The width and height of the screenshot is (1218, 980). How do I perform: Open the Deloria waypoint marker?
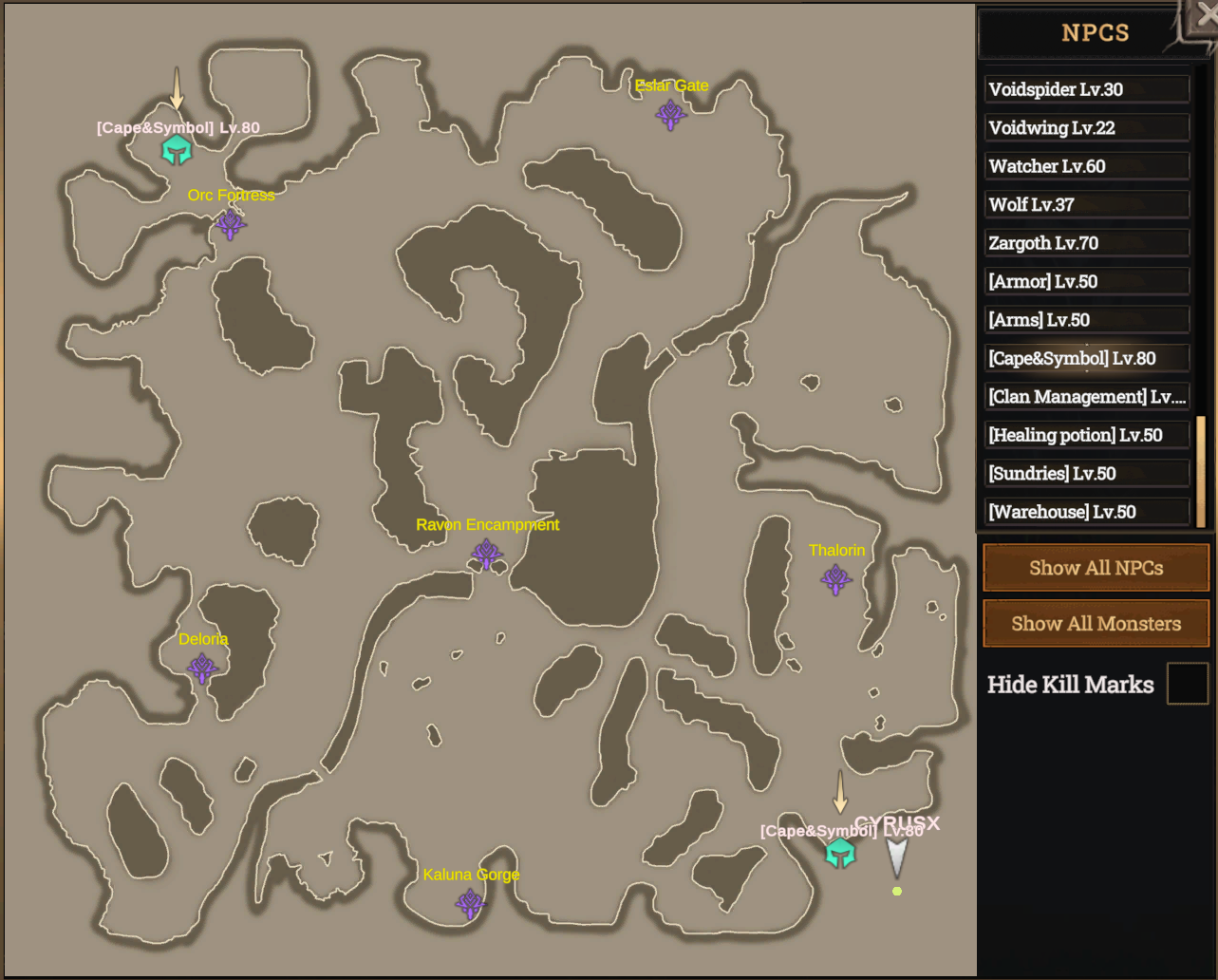[x=202, y=669]
